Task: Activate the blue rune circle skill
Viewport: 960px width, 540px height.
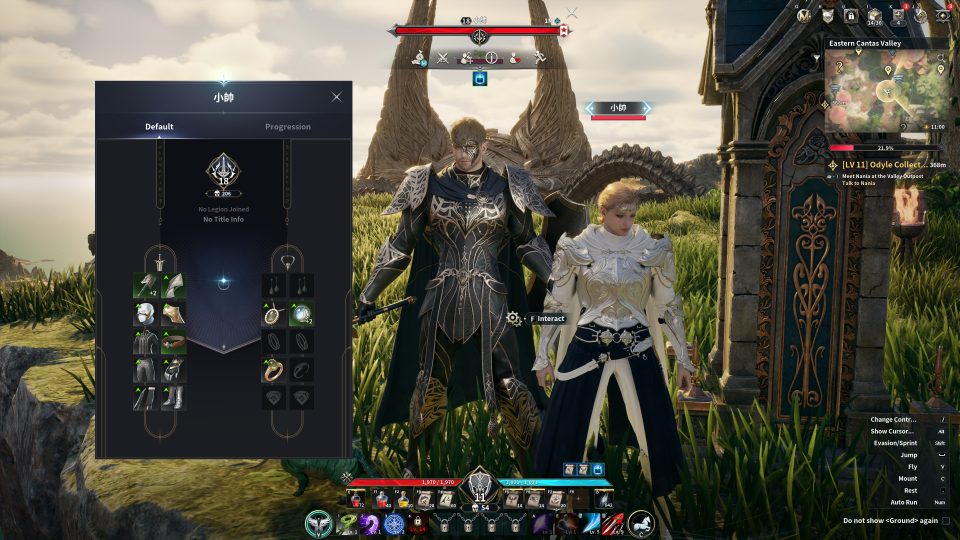Action: (x=393, y=523)
